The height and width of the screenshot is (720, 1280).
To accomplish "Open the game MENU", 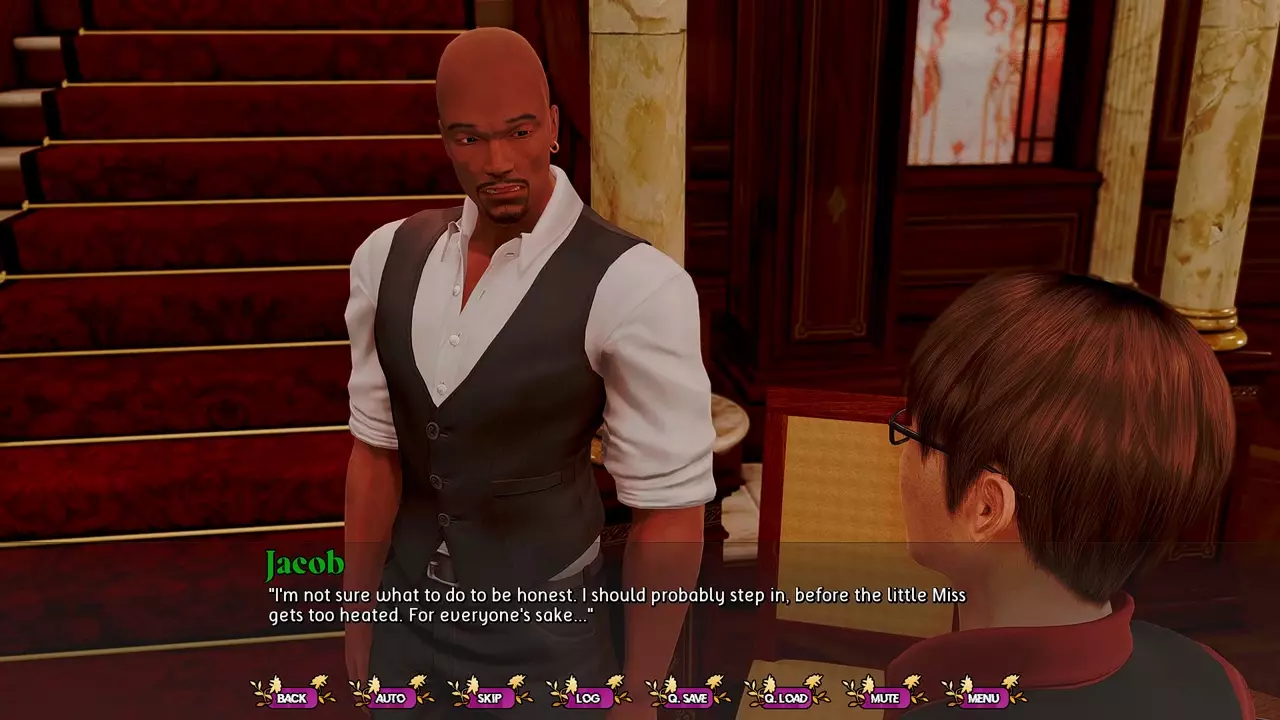I will [x=983, y=697].
